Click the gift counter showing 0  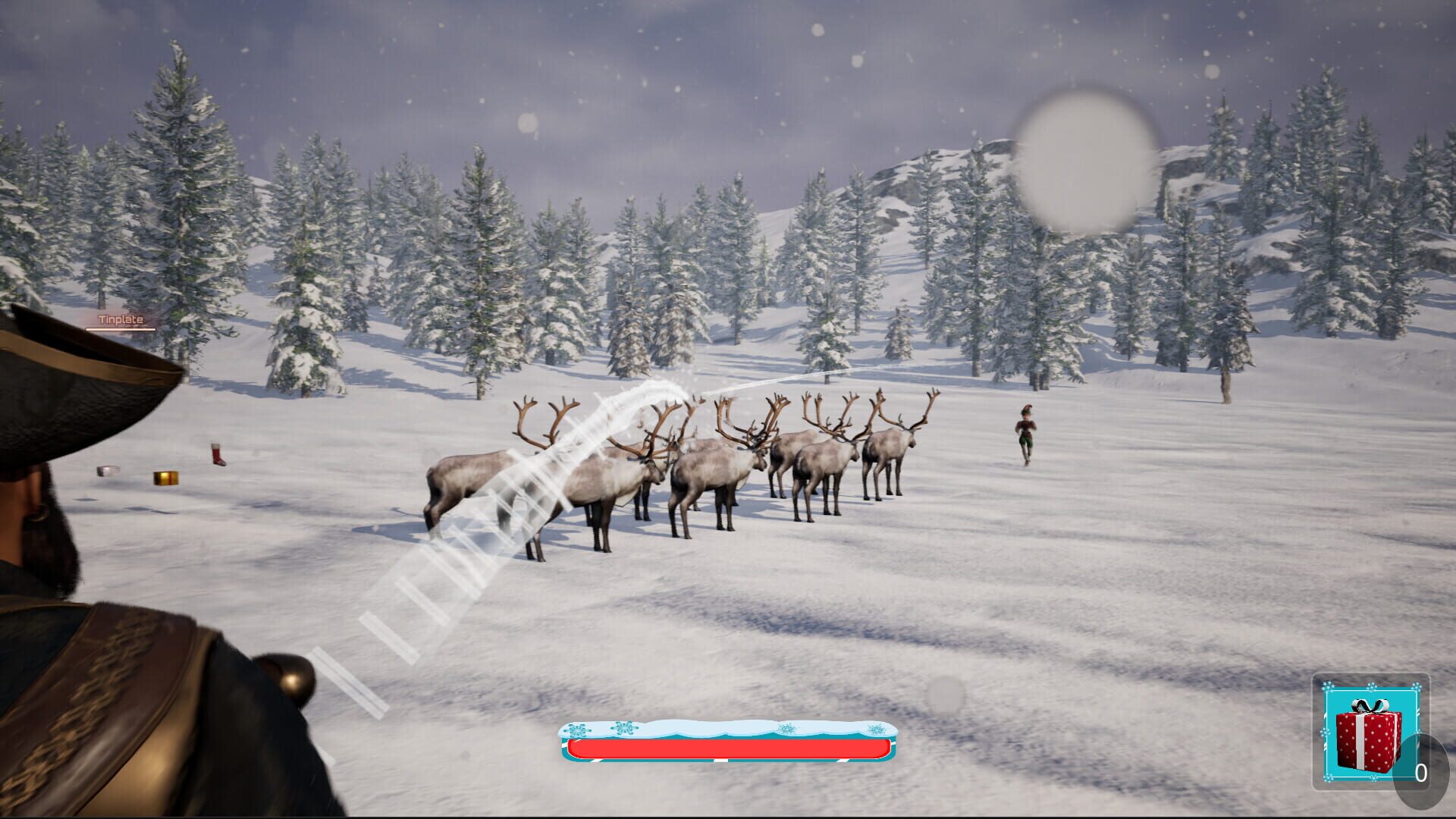[x=1421, y=771]
